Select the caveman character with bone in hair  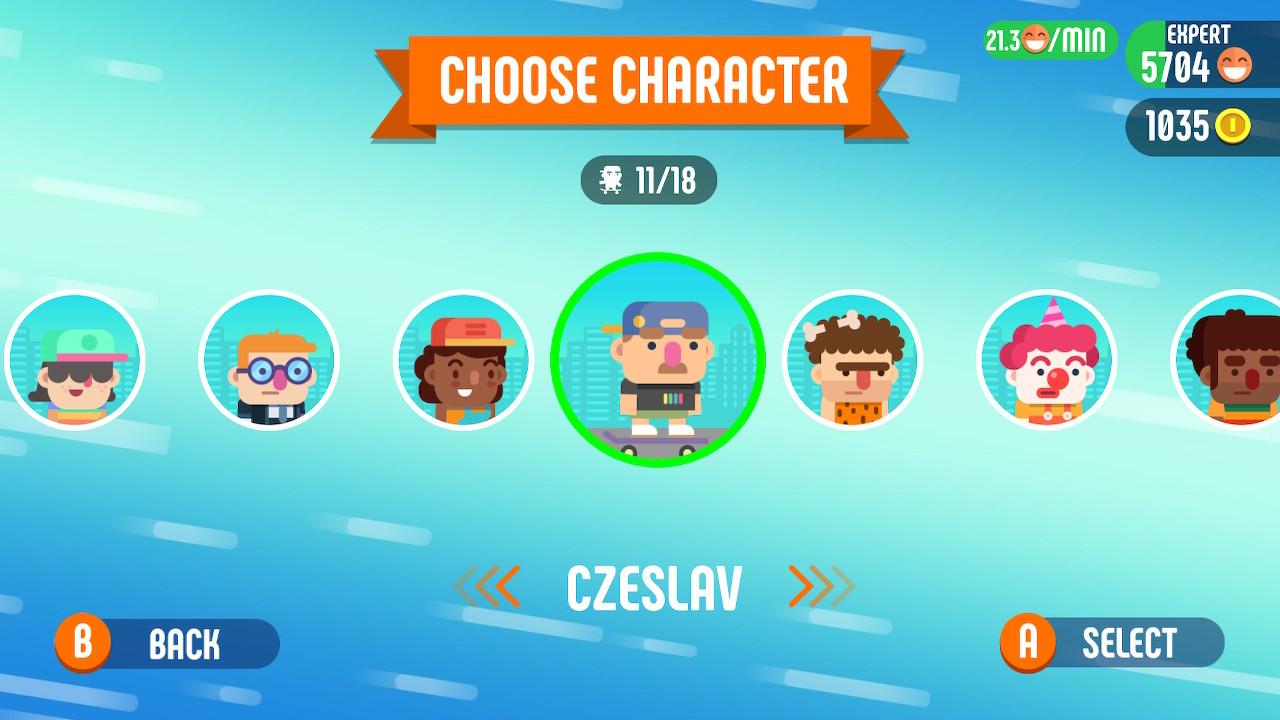851,360
